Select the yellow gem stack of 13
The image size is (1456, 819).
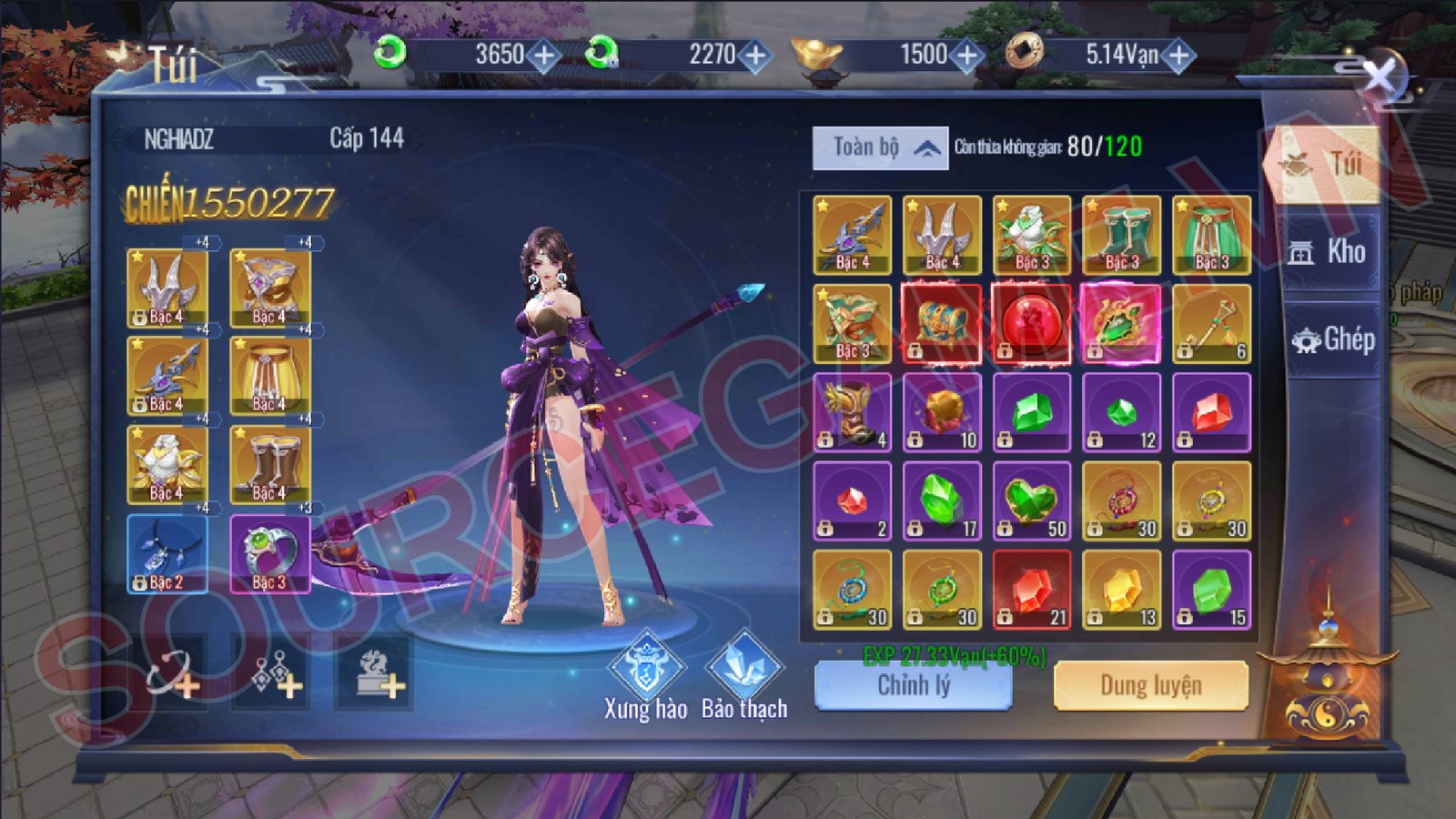pos(1121,591)
